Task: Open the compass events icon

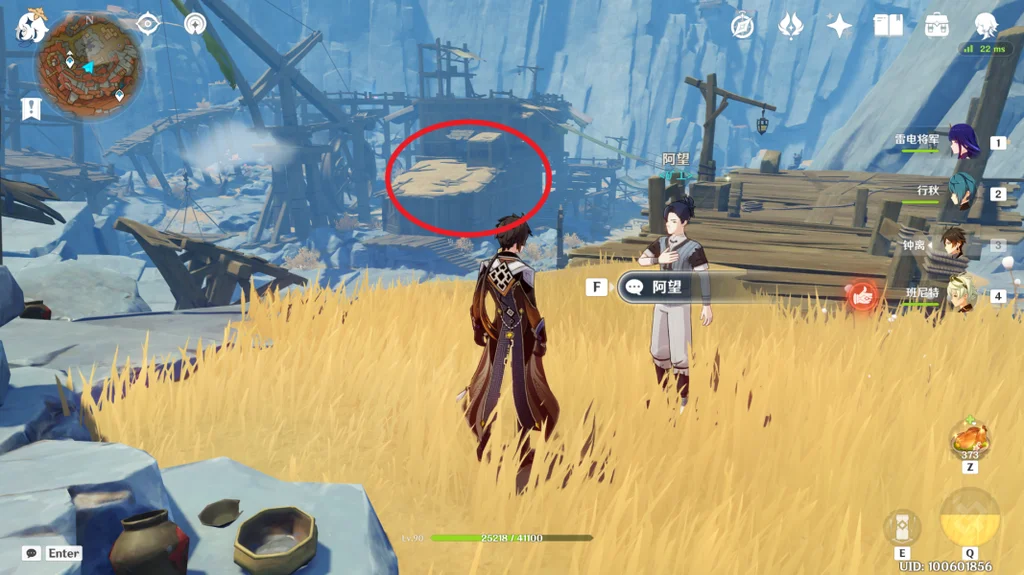Action: tap(742, 26)
